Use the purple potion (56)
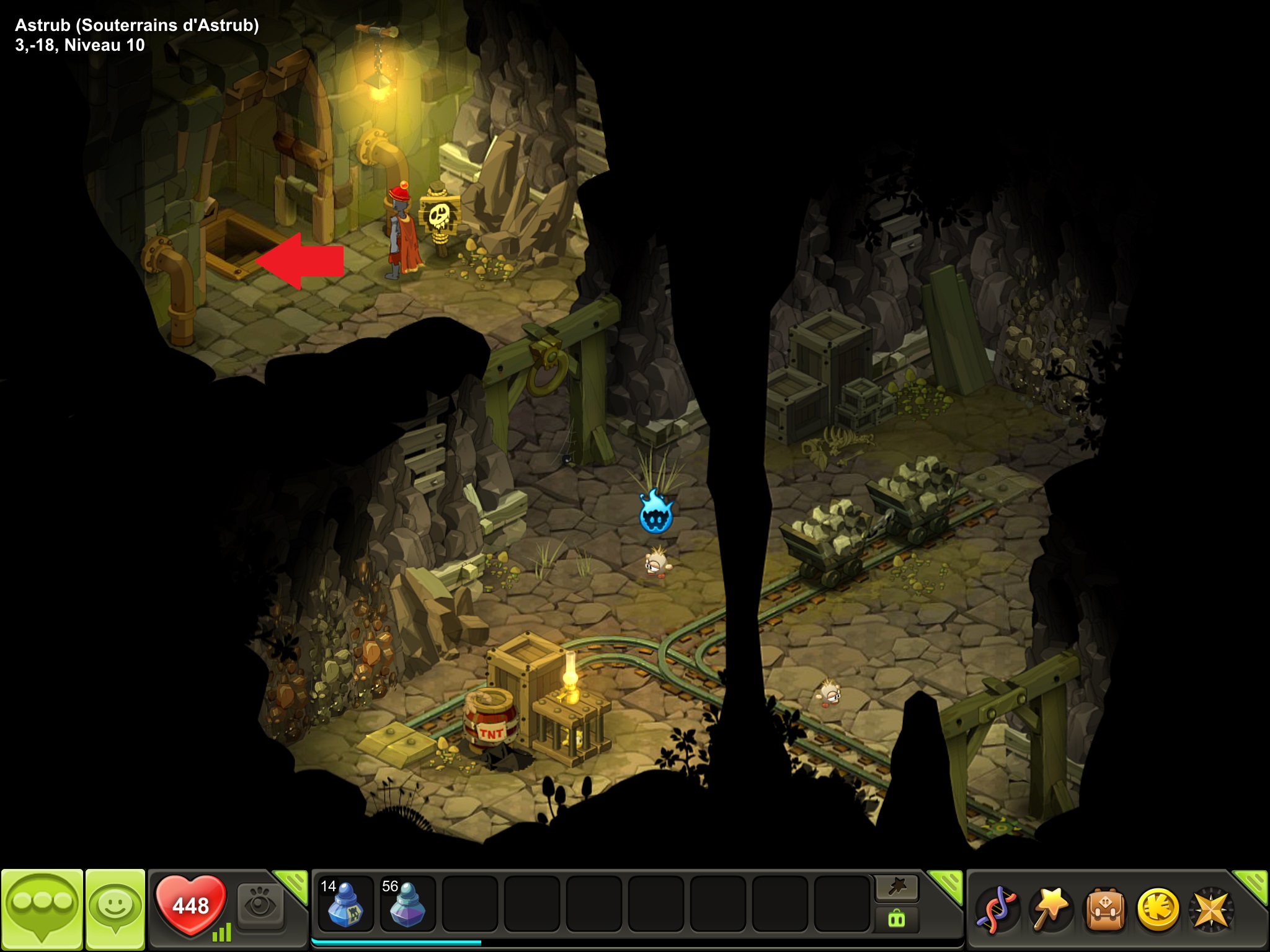The width and height of the screenshot is (1270, 952). (407, 903)
